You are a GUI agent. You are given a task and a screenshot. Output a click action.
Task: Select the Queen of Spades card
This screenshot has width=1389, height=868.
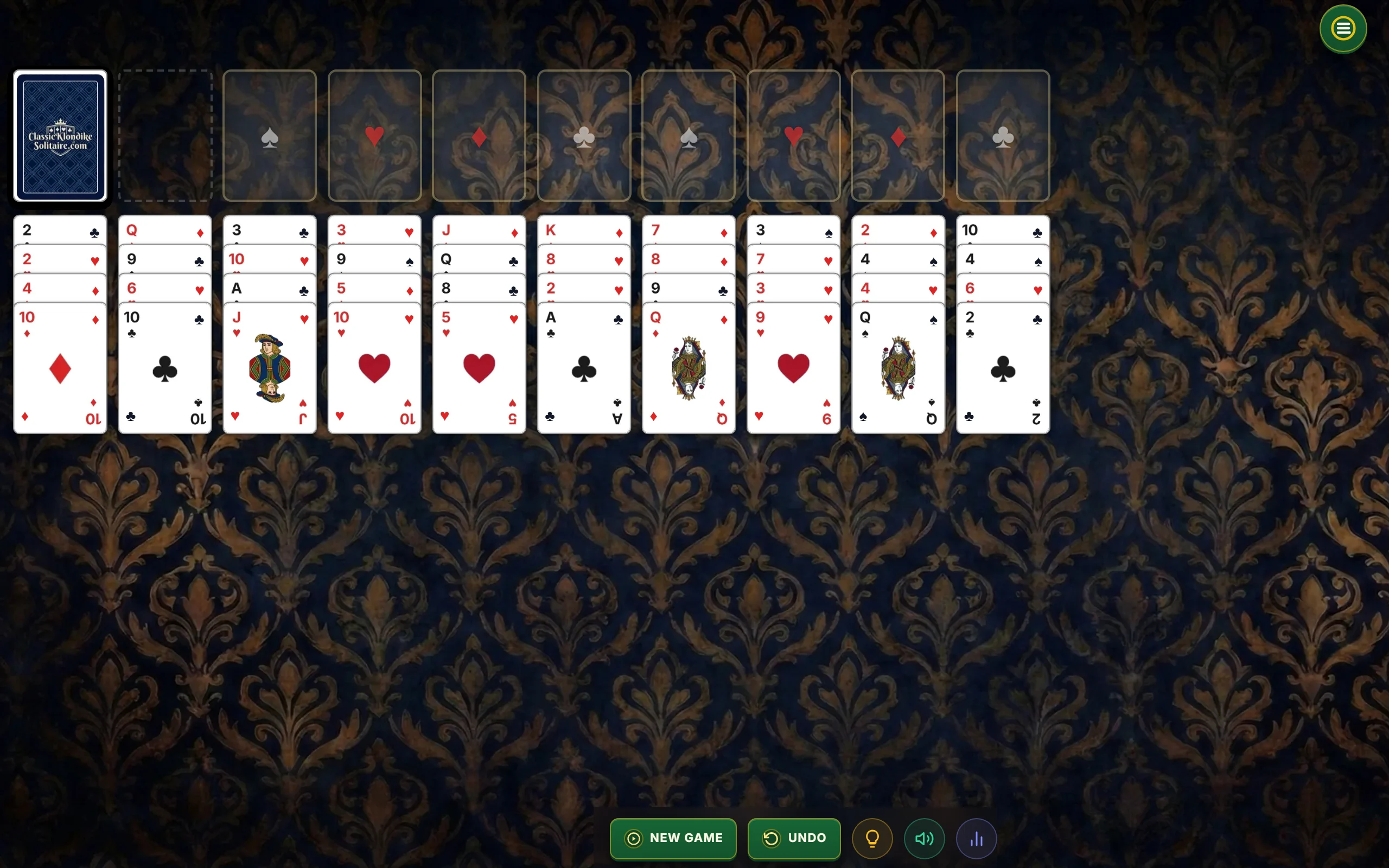click(897, 367)
